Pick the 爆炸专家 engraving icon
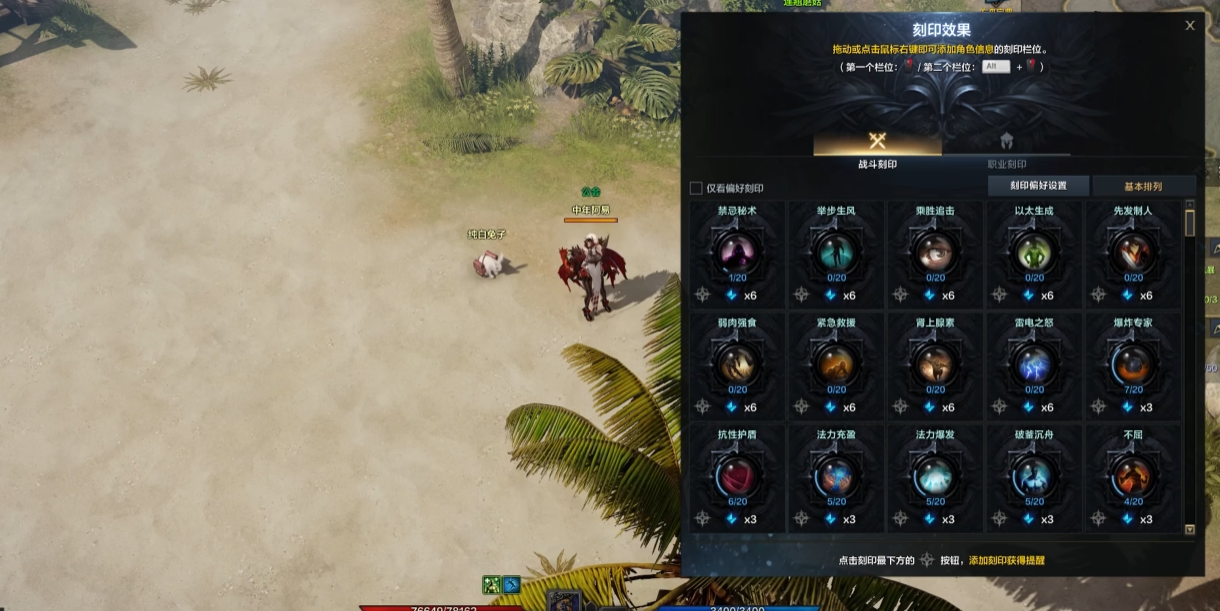Viewport: 1220px width, 611px height. 1133,364
